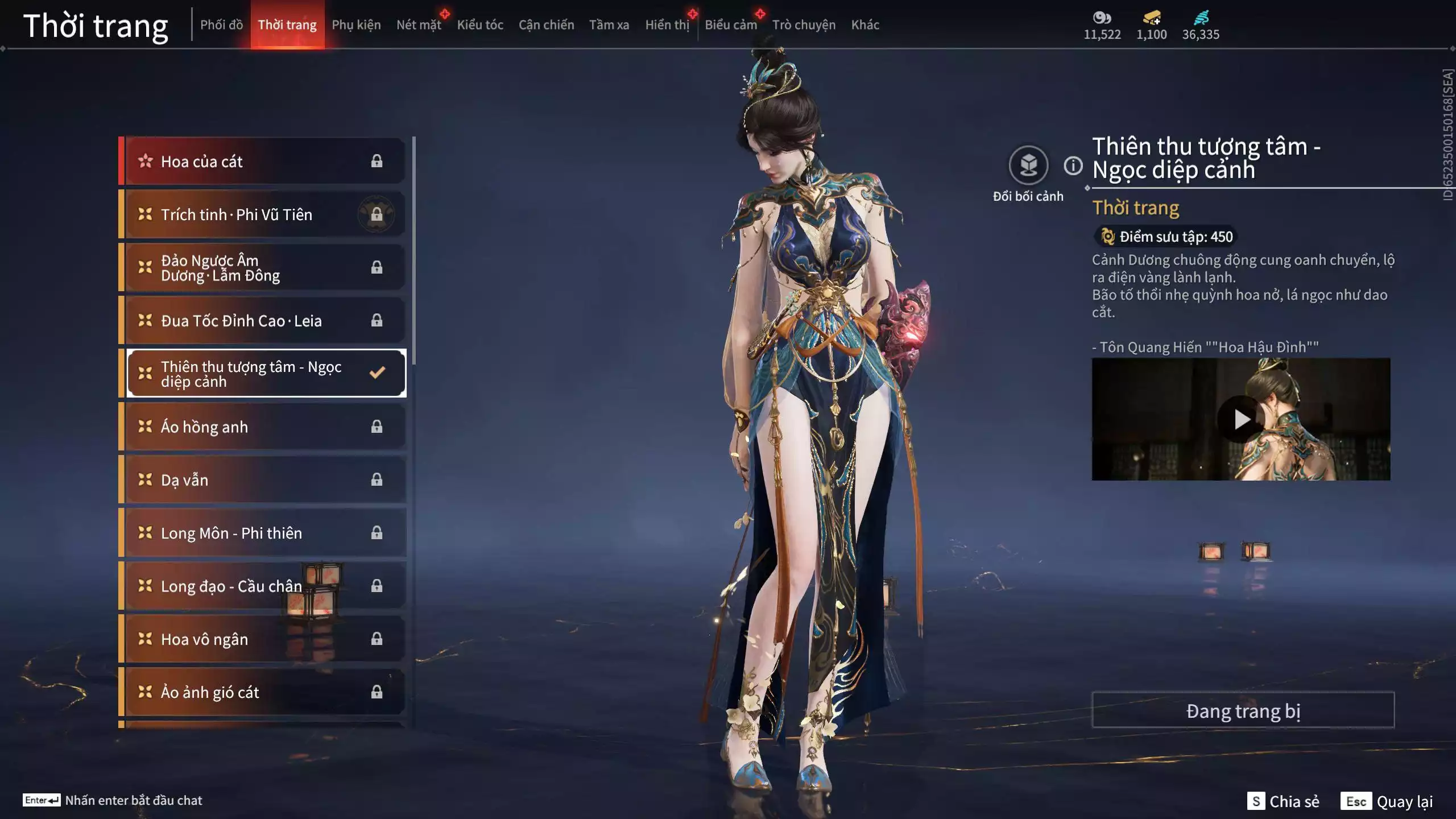Switch to the Phối đồ tab

pos(221,25)
